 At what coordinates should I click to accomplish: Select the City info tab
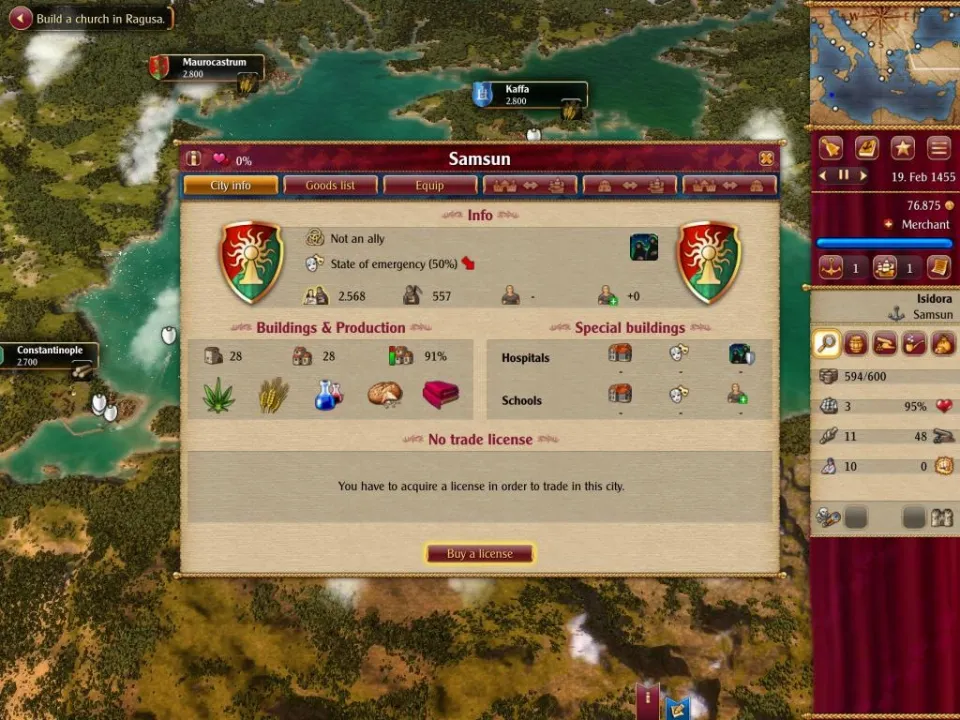tap(230, 186)
